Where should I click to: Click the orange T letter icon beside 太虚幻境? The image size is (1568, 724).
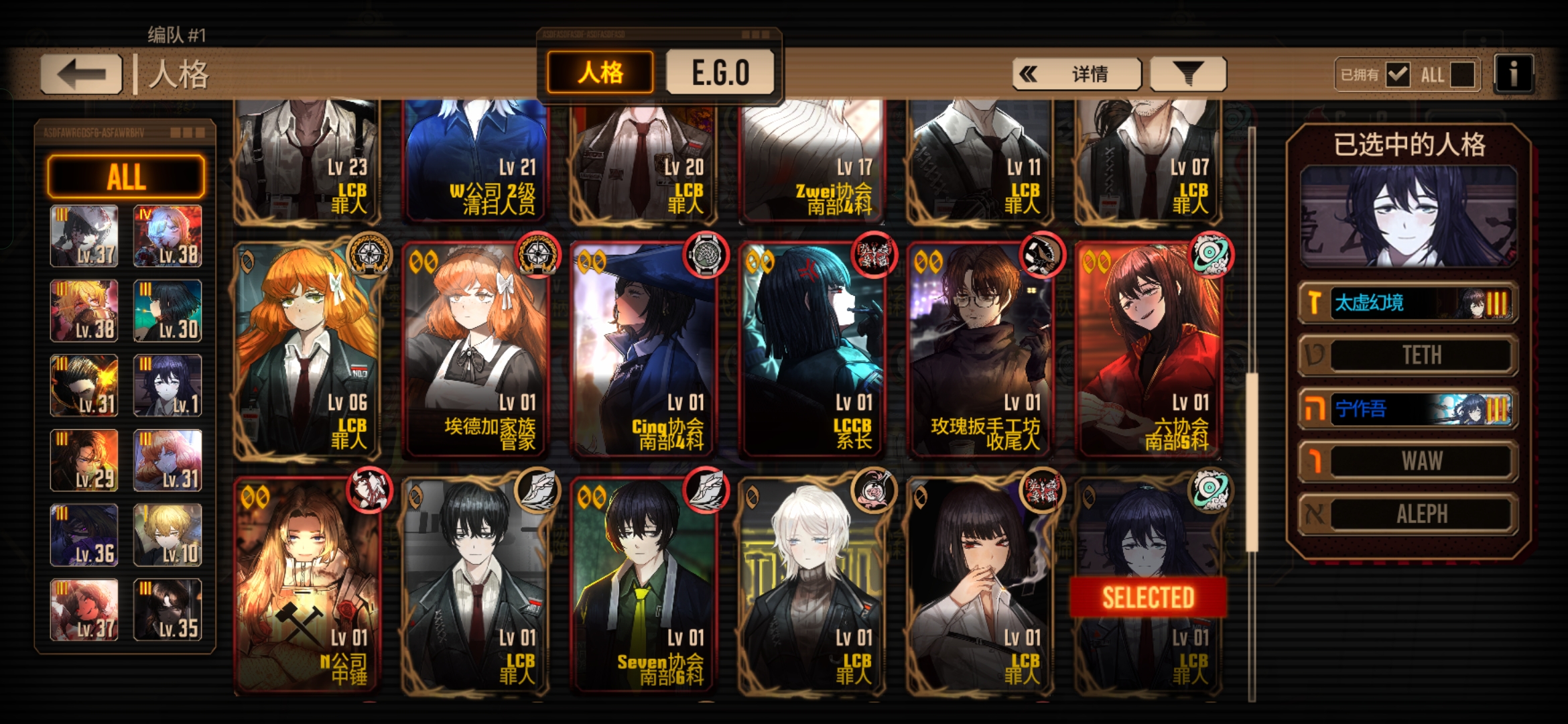pos(1315,302)
